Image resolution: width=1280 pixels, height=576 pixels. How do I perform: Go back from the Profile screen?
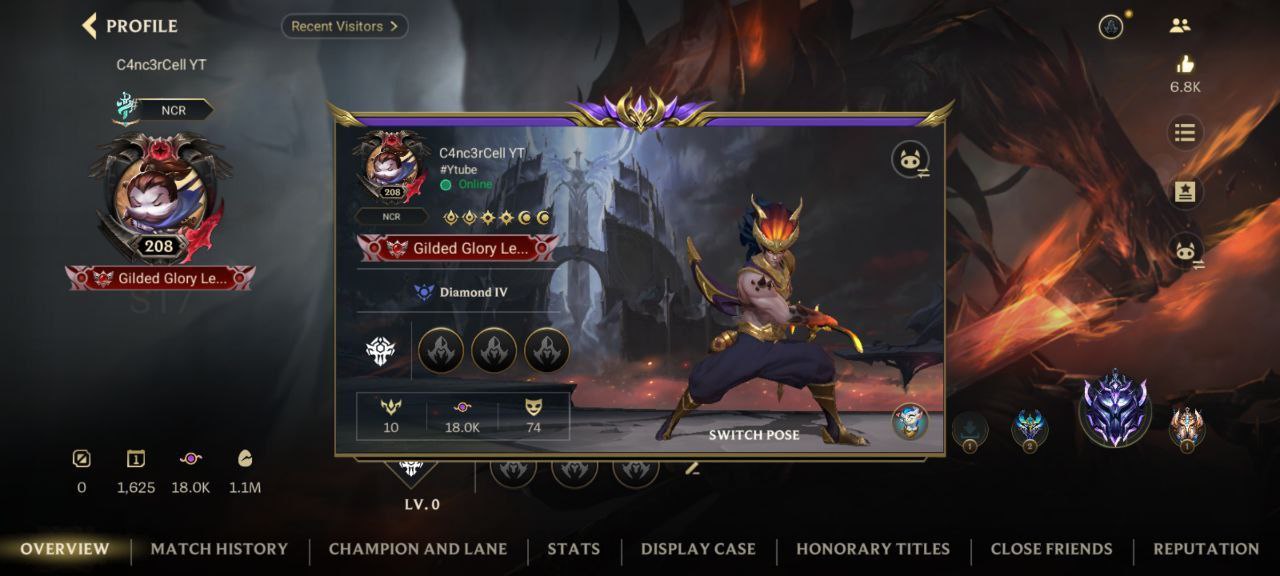[x=90, y=26]
